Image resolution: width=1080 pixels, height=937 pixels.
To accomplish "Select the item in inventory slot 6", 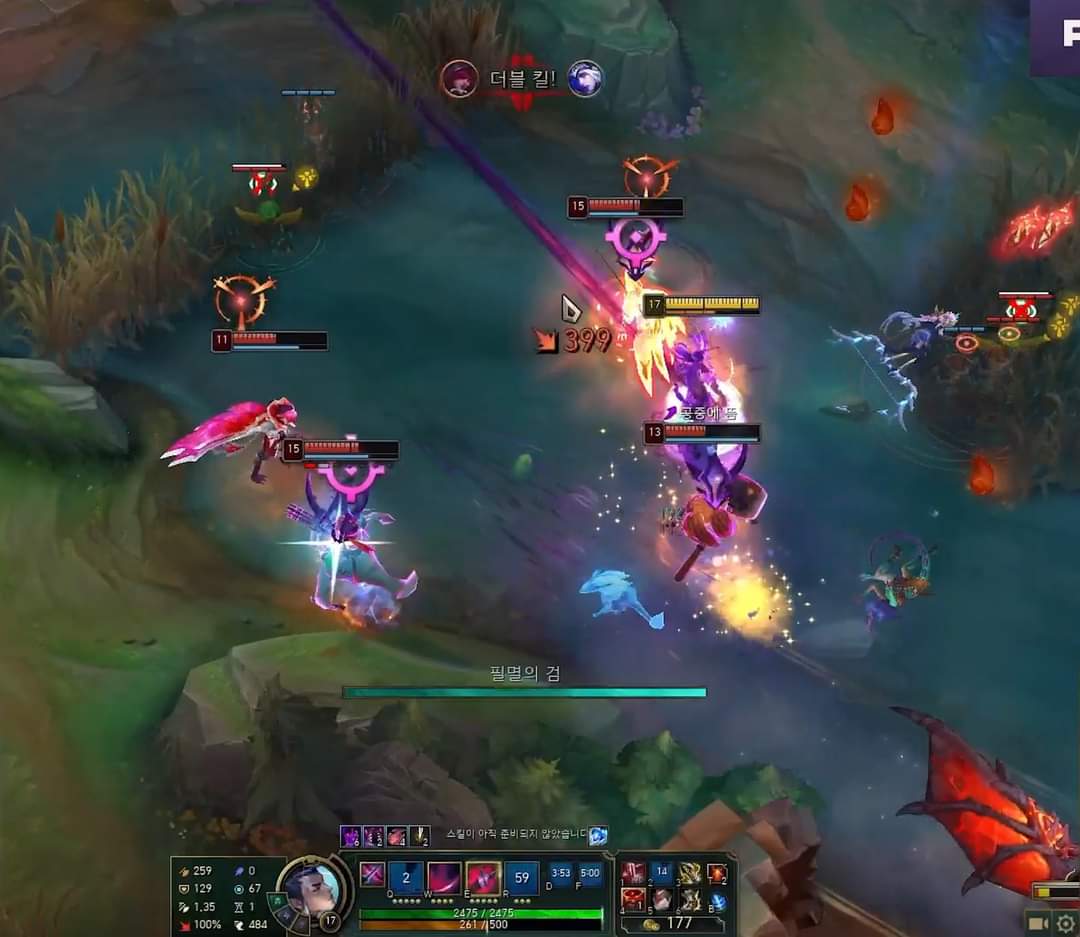I will pyautogui.click(x=690, y=900).
